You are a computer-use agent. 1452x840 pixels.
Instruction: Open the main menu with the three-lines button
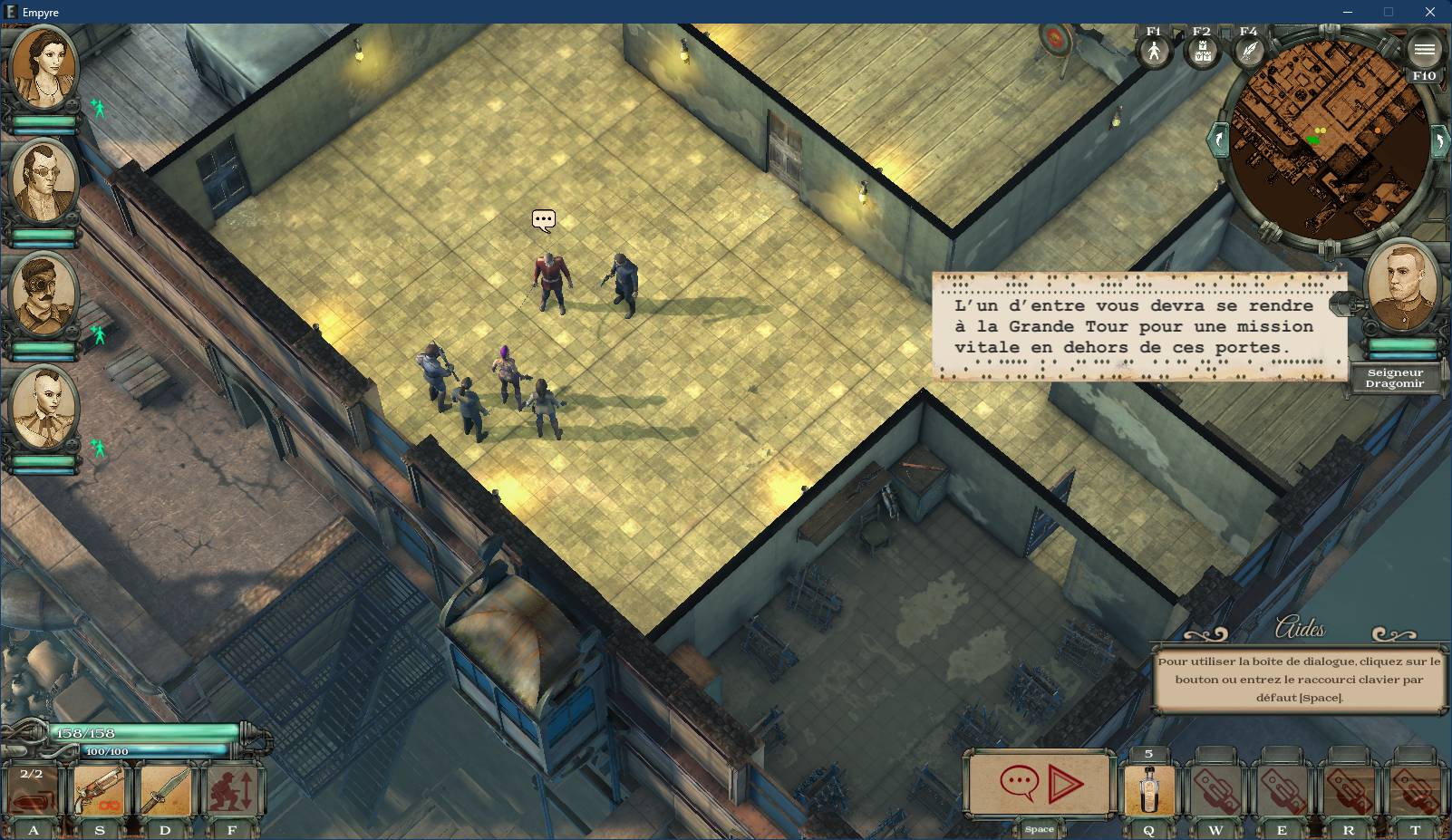(x=1424, y=50)
